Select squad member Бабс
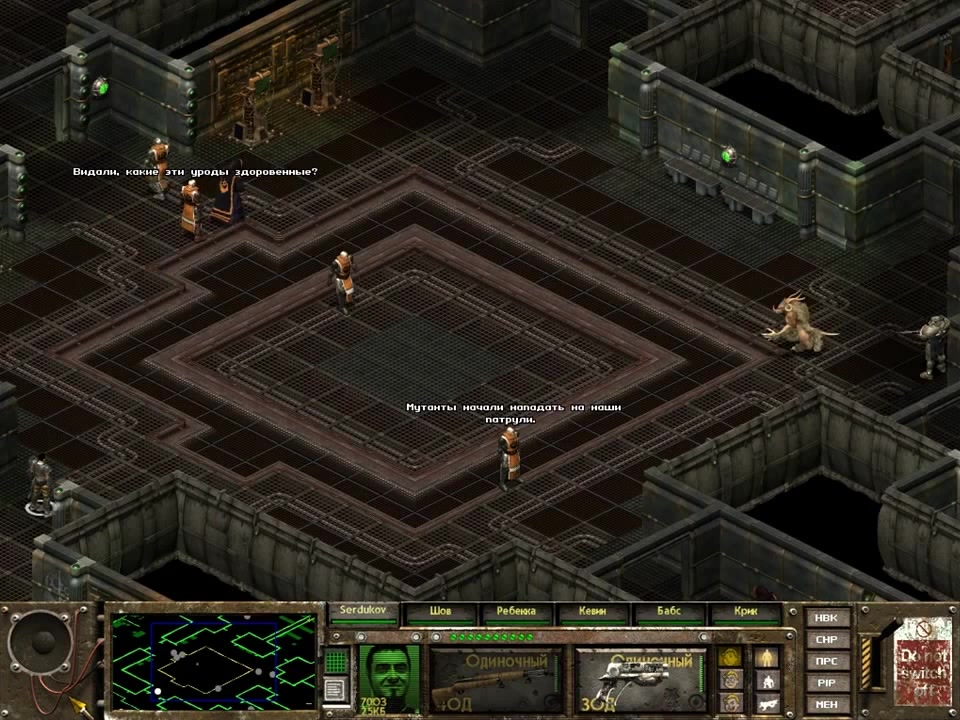Image resolution: width=960 pixels, height=720 pixels. [x=670, y=612]
